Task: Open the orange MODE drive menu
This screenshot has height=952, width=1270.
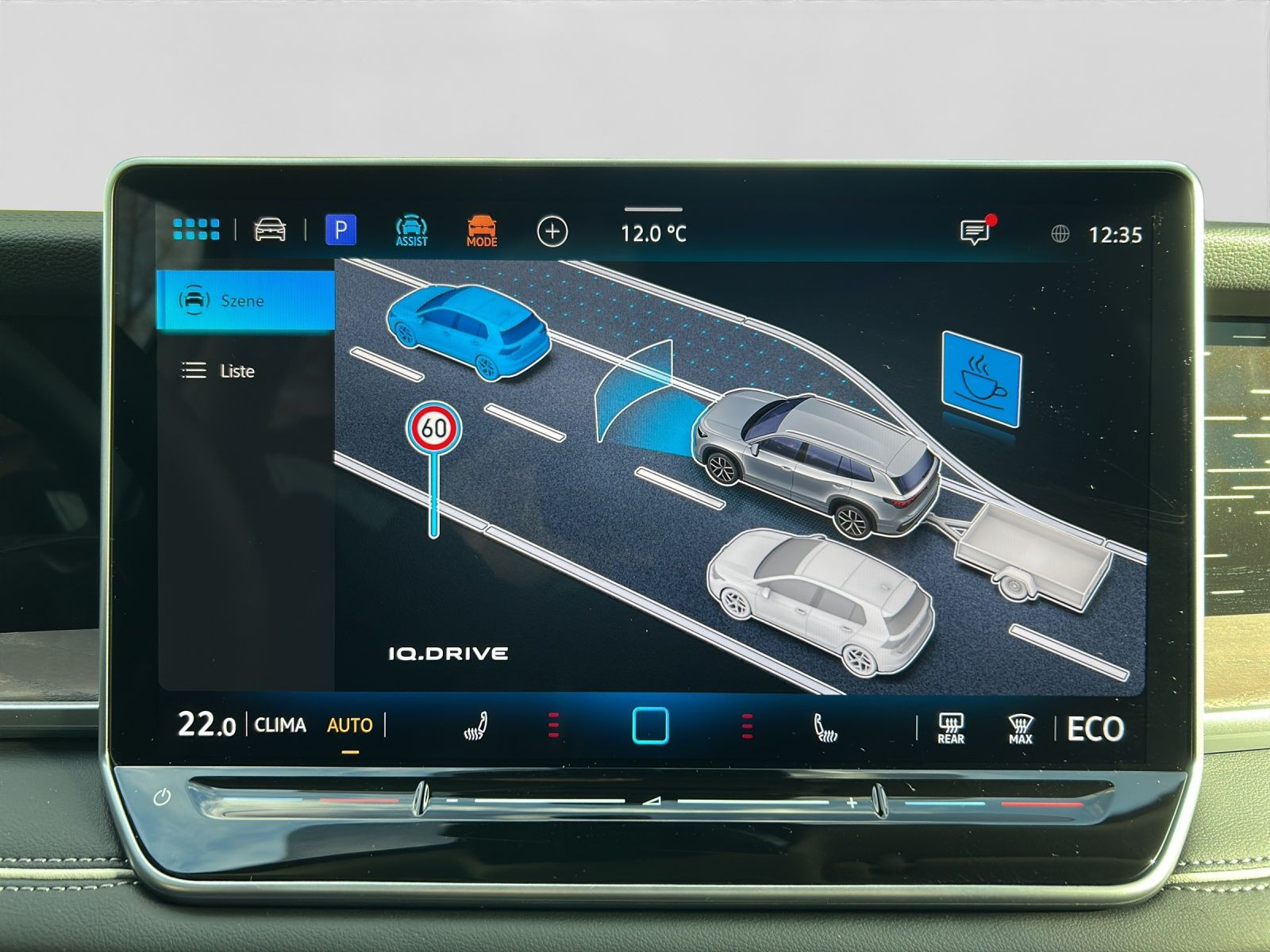Action: coord(482,231)
